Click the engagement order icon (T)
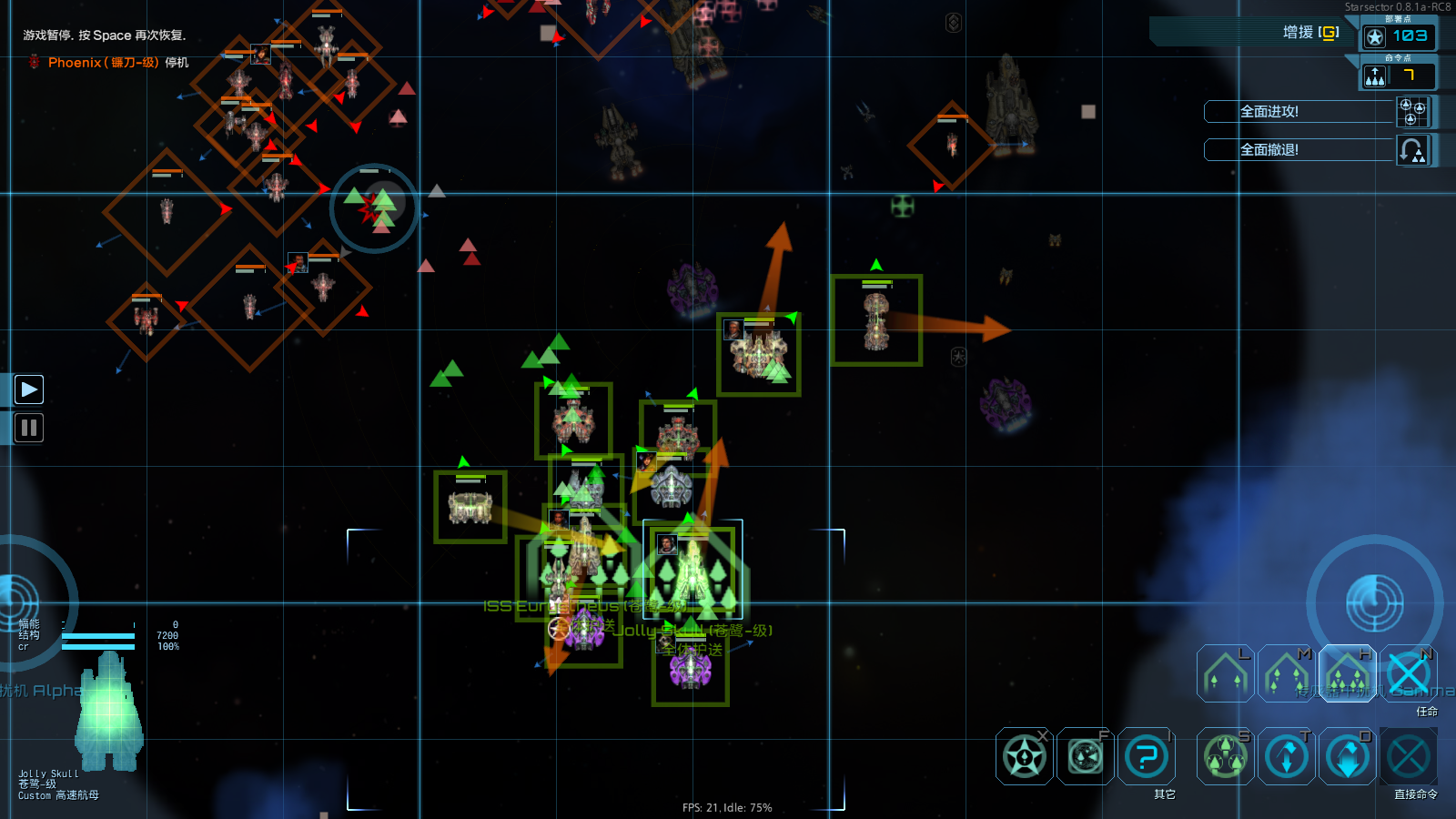 pyautogui.click(x=1286, y=756)
